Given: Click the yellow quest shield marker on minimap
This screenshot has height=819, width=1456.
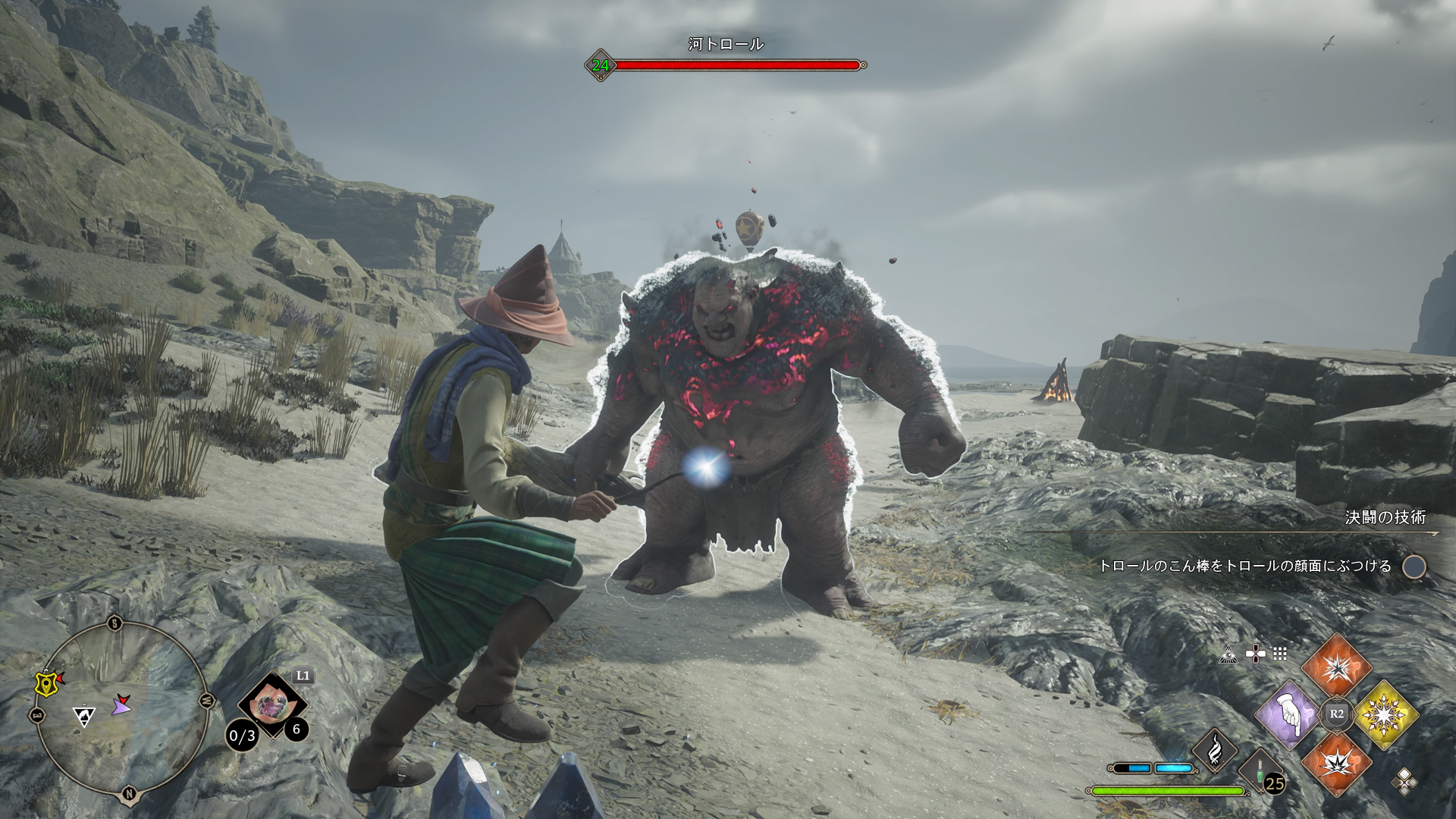Looking at the screenshot, I should click(x=47, y=682).
